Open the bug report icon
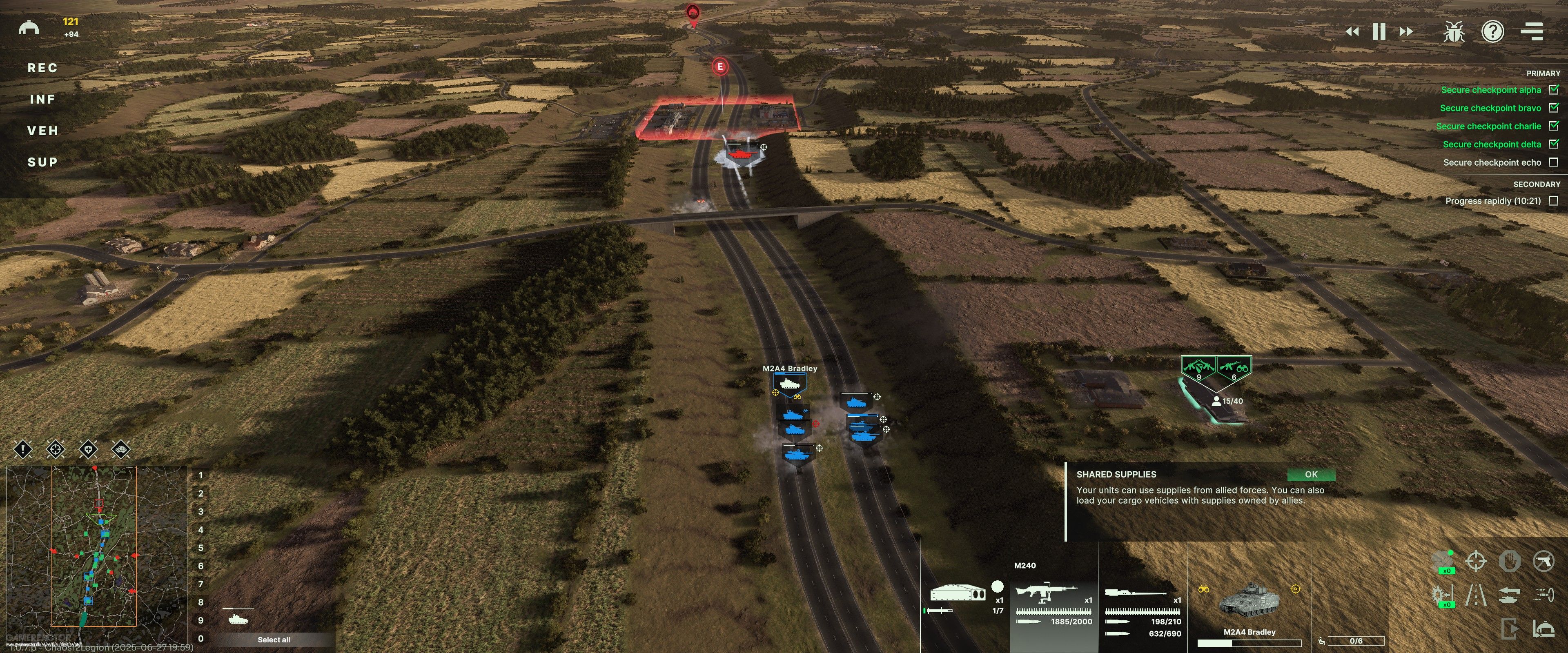This screenshot has height=653, width=1568. pyautogui.click(x=1454, y=32)
